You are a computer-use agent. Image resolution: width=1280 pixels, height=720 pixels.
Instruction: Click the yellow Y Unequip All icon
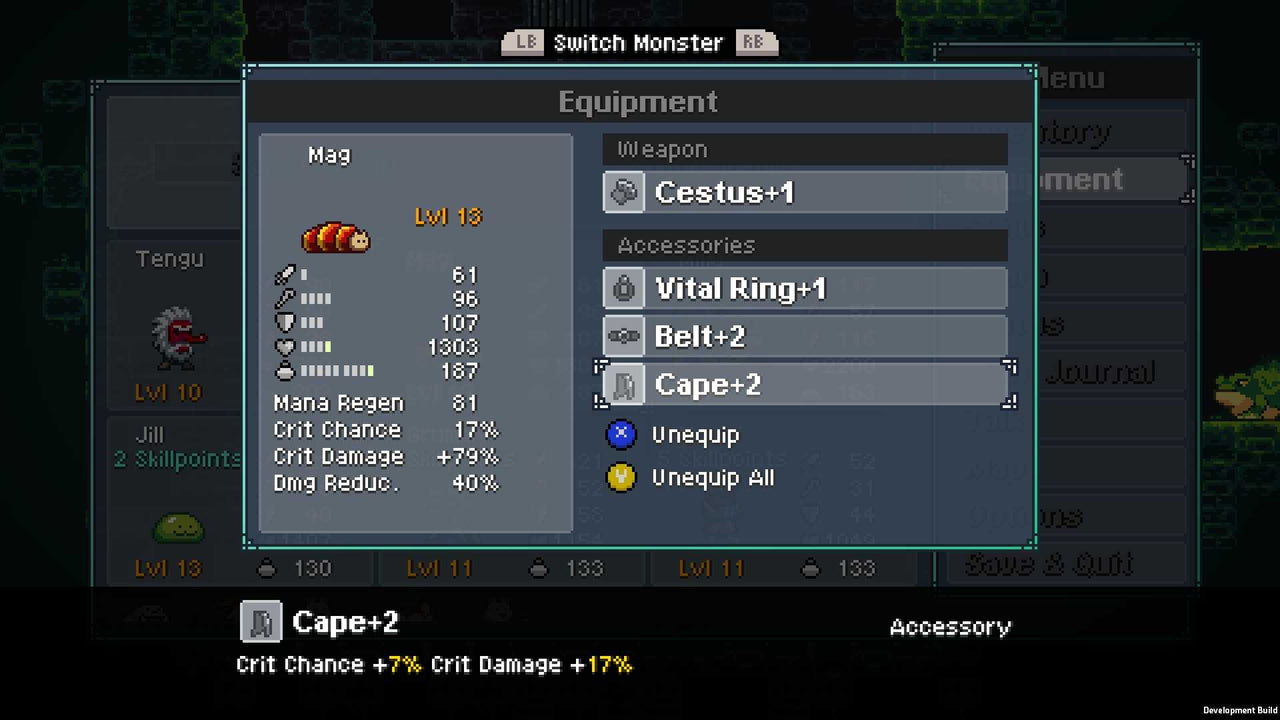point(621,478)
